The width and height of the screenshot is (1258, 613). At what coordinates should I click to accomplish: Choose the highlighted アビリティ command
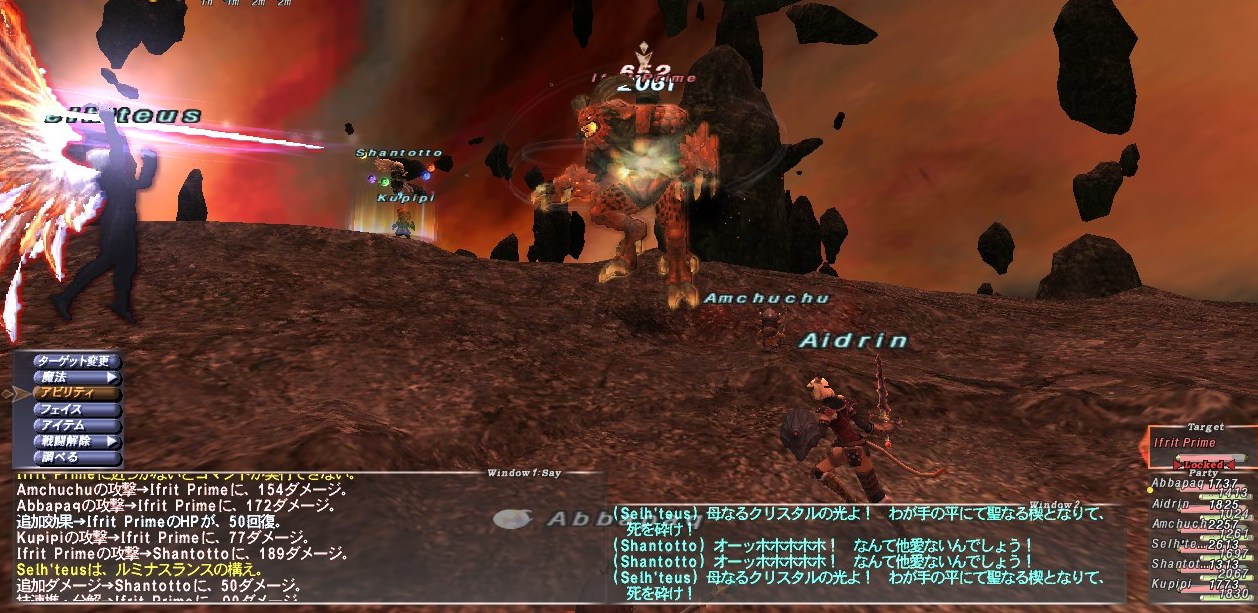click(77, 393)
